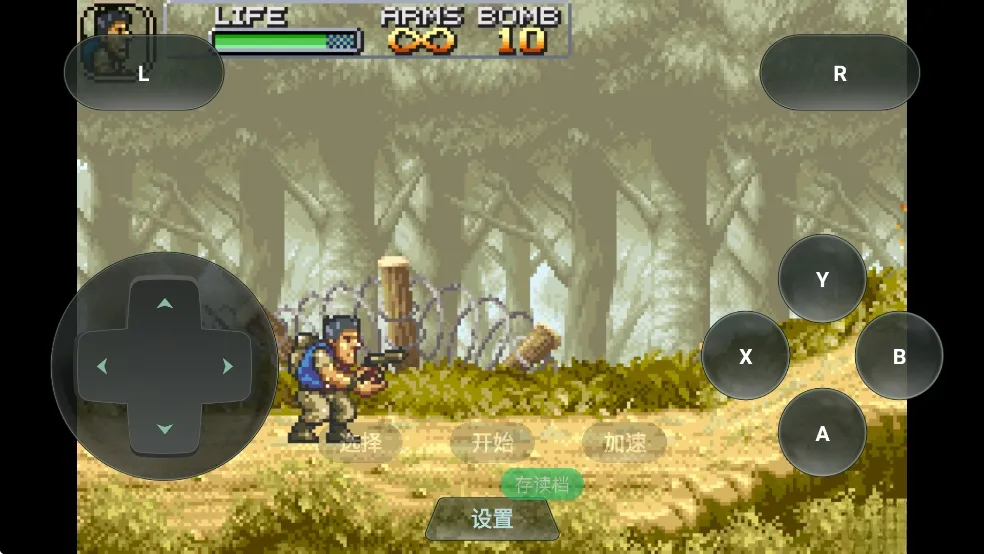The image size is (984, 554).
Task: Push the D-pad up arrow
Action: 165,303
